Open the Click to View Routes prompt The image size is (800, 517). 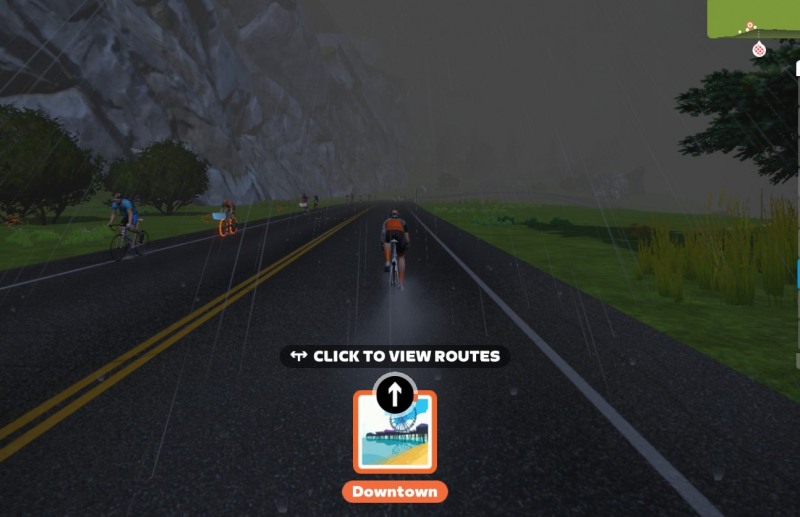click(395, 356)
